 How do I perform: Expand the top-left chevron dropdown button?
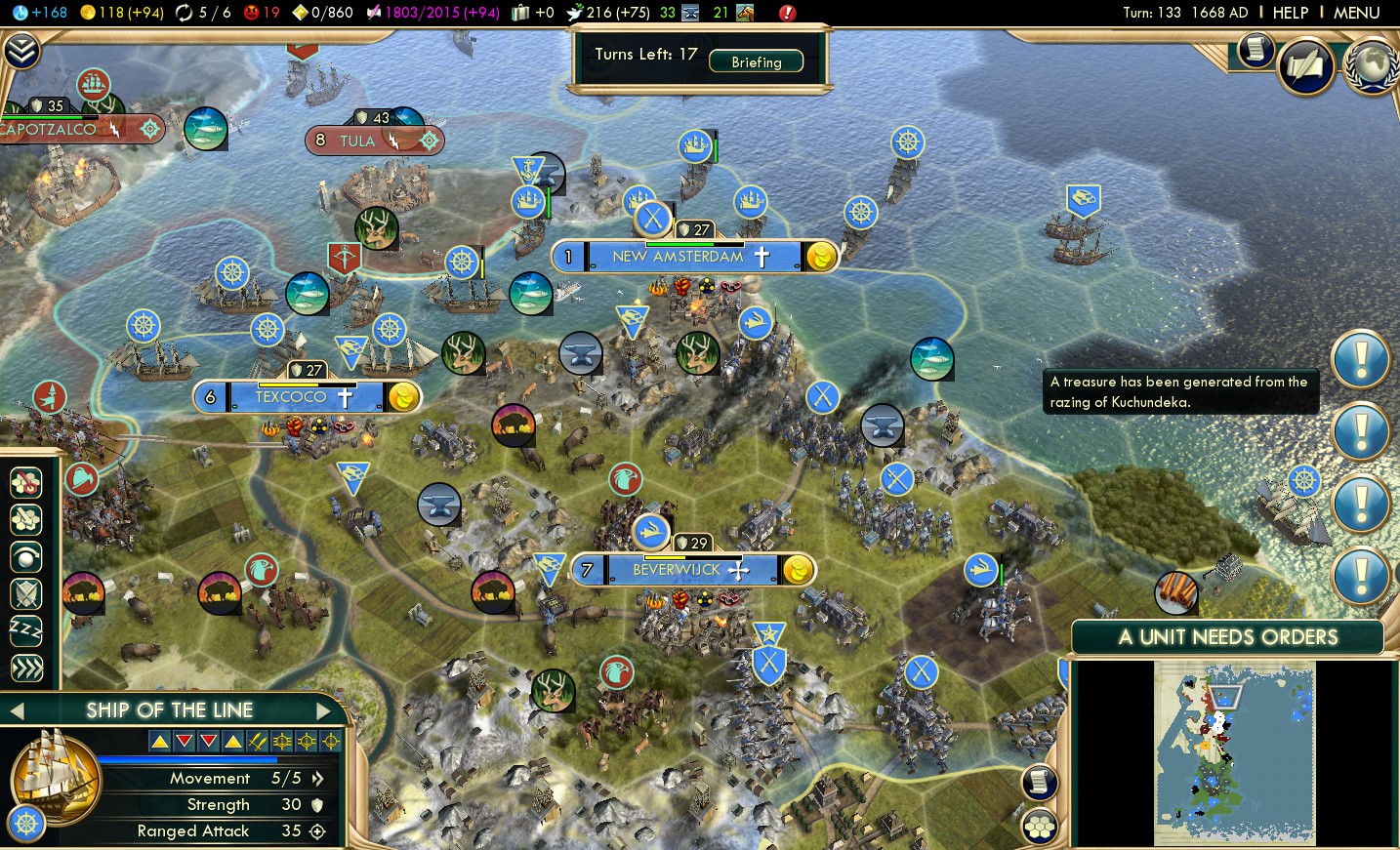(x=21, y=51)
